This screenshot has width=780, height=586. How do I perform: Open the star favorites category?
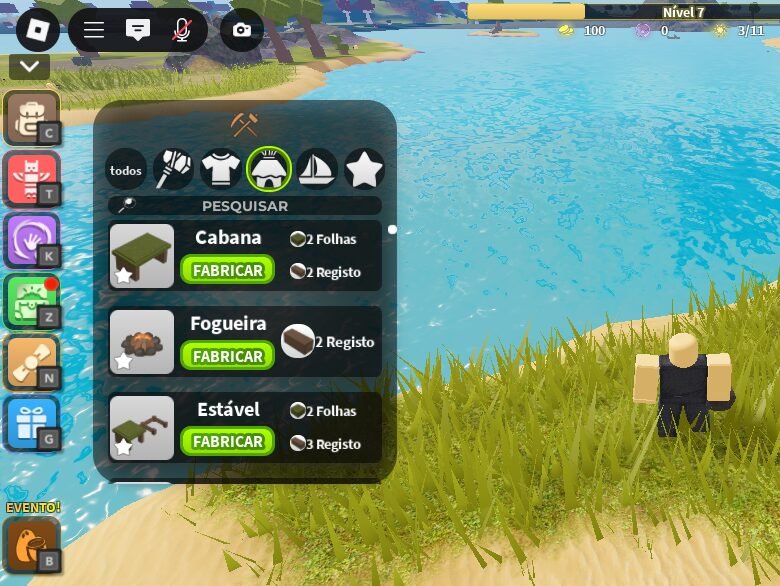(x=365, y=169)
